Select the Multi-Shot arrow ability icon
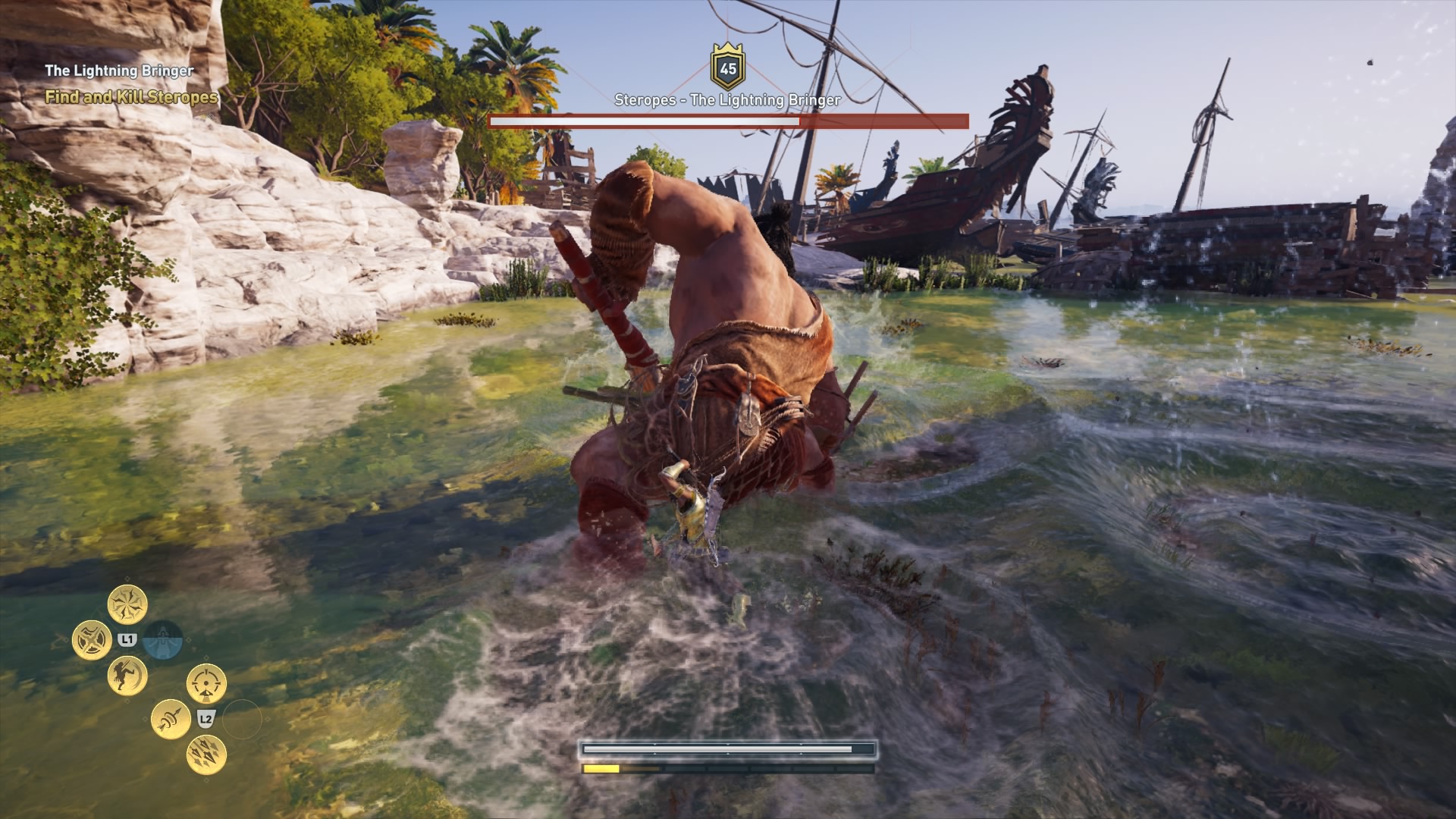Viewport: 1456px width, 819px height. tap(206, 755)
